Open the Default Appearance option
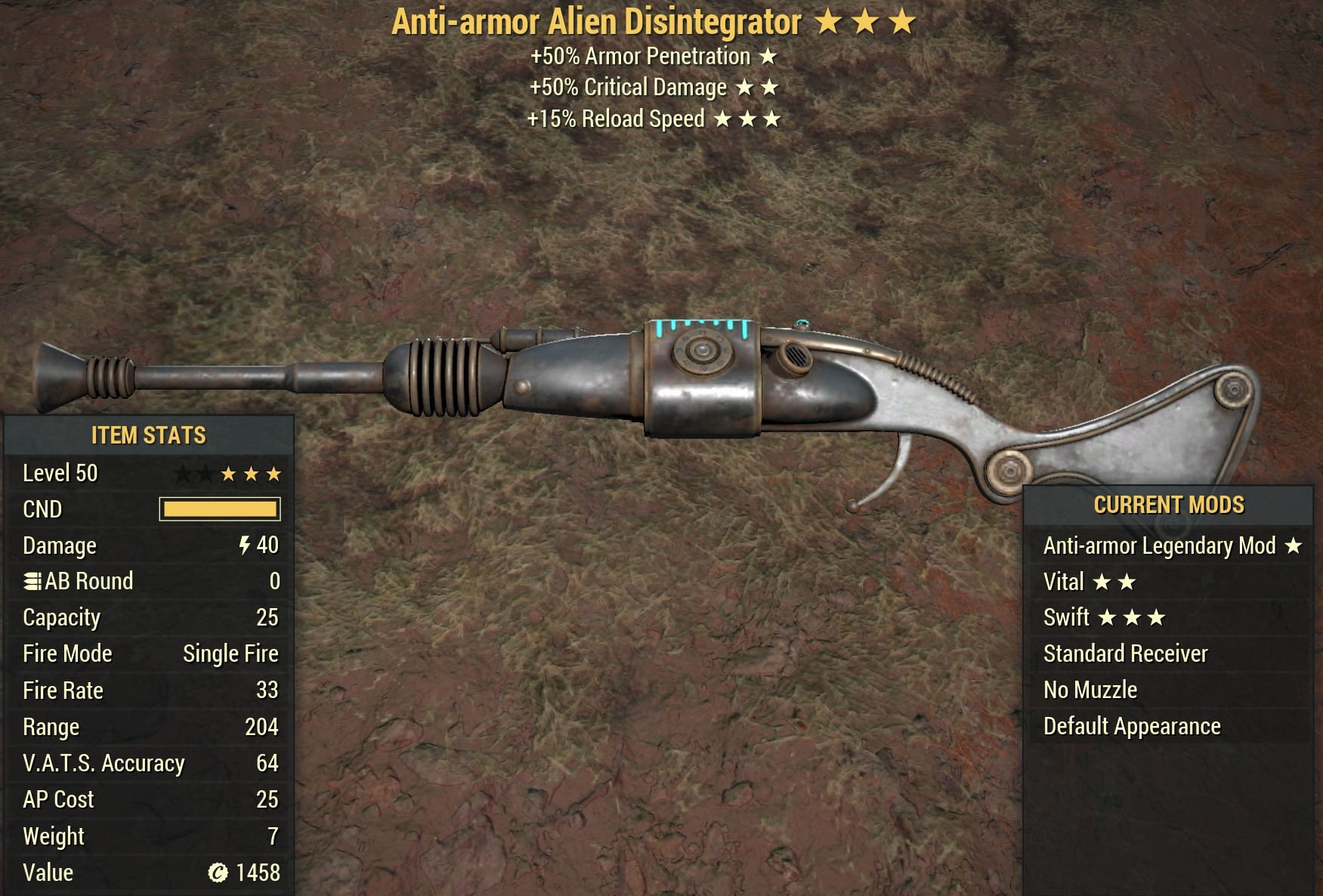The image size is (1323, 896). point(1131,726)
